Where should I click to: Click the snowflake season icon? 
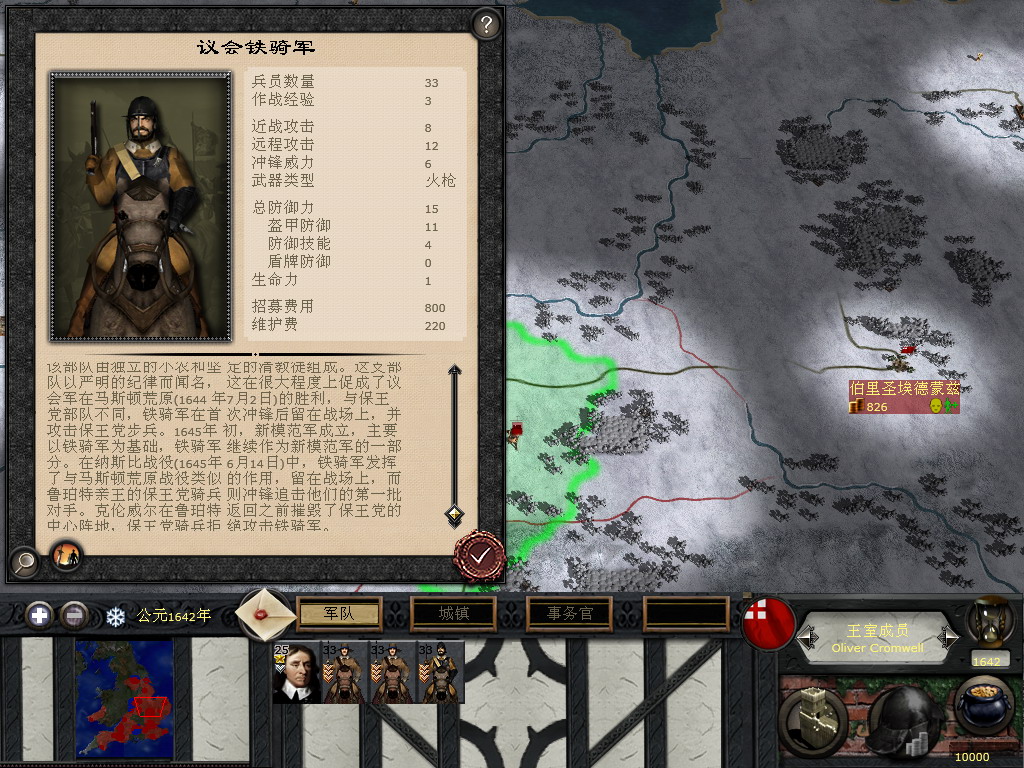click(116, 616)
